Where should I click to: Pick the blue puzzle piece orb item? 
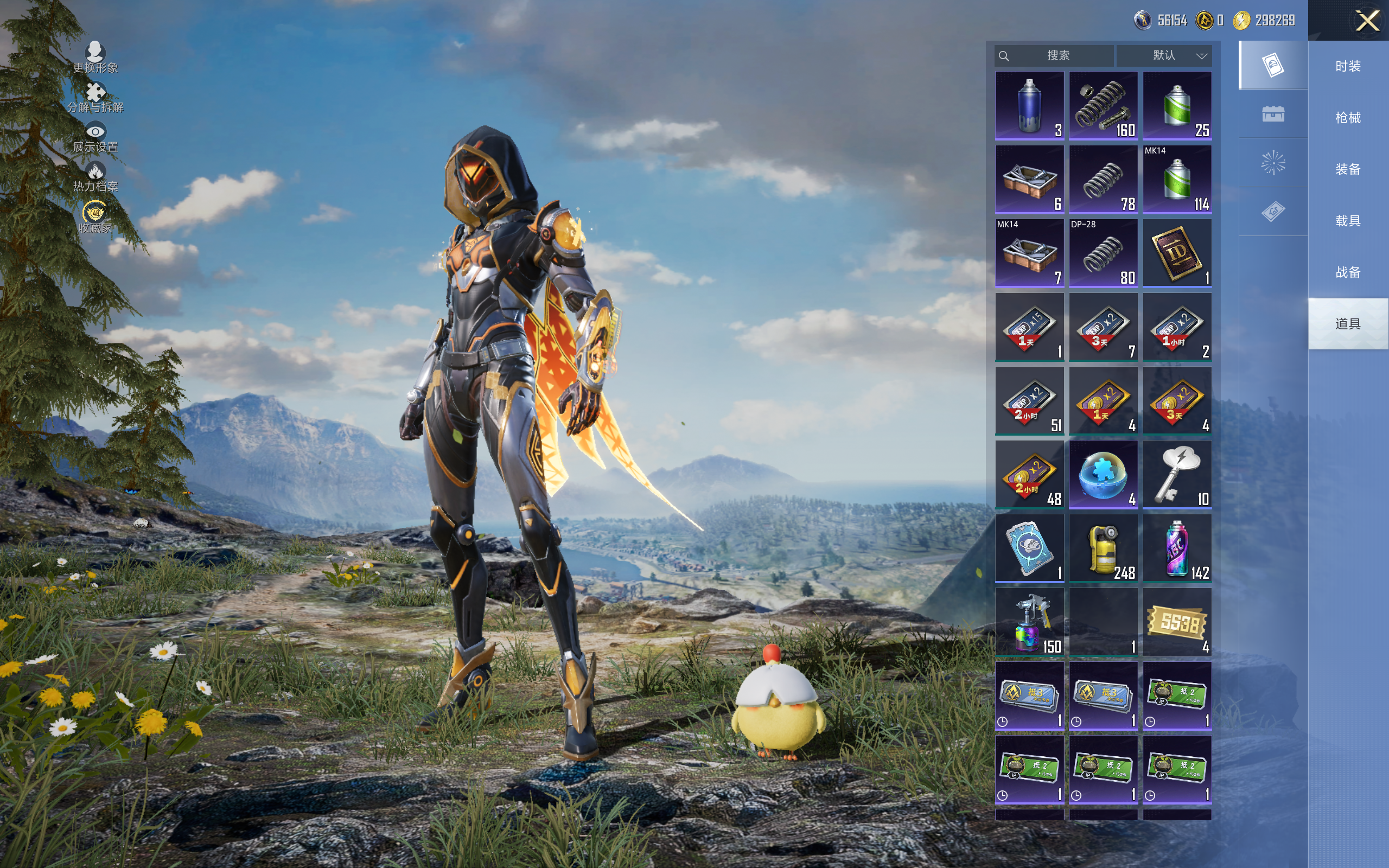point(1103,475)
